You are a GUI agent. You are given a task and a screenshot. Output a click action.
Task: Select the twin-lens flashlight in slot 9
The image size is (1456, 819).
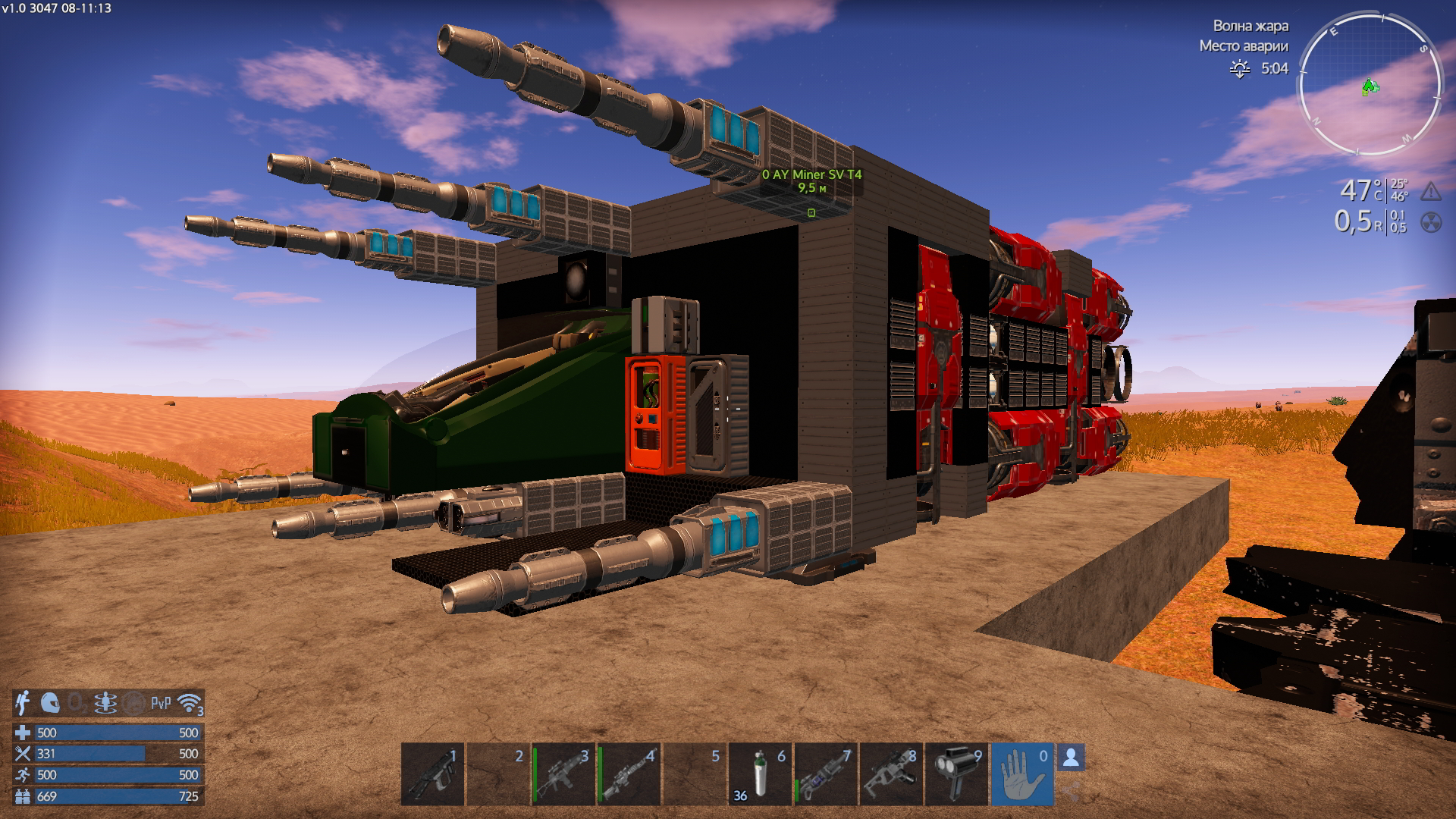(956, 773)
